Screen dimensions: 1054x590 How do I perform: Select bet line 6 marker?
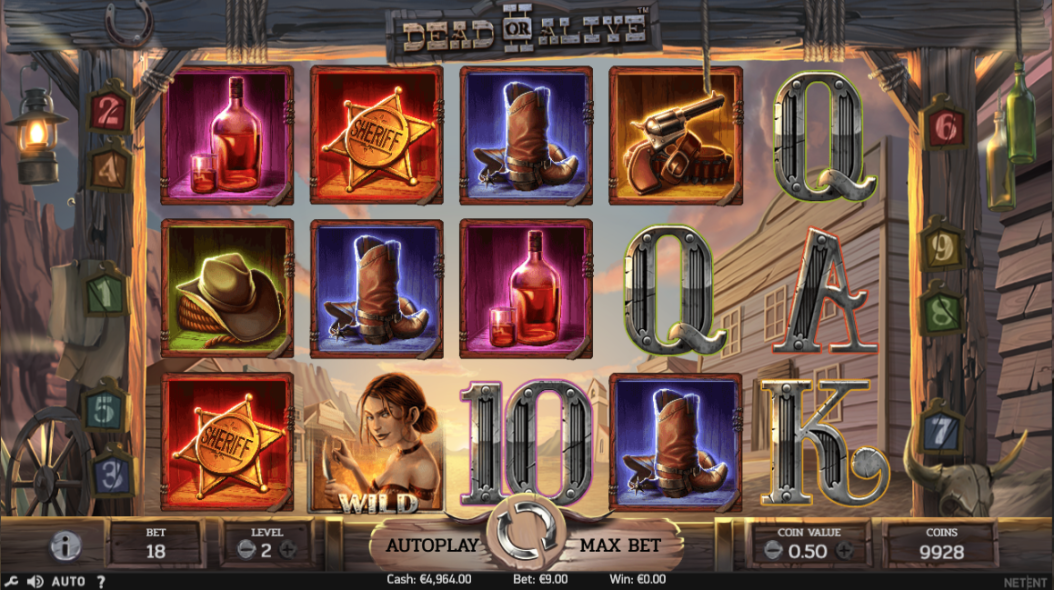point(945,127)
